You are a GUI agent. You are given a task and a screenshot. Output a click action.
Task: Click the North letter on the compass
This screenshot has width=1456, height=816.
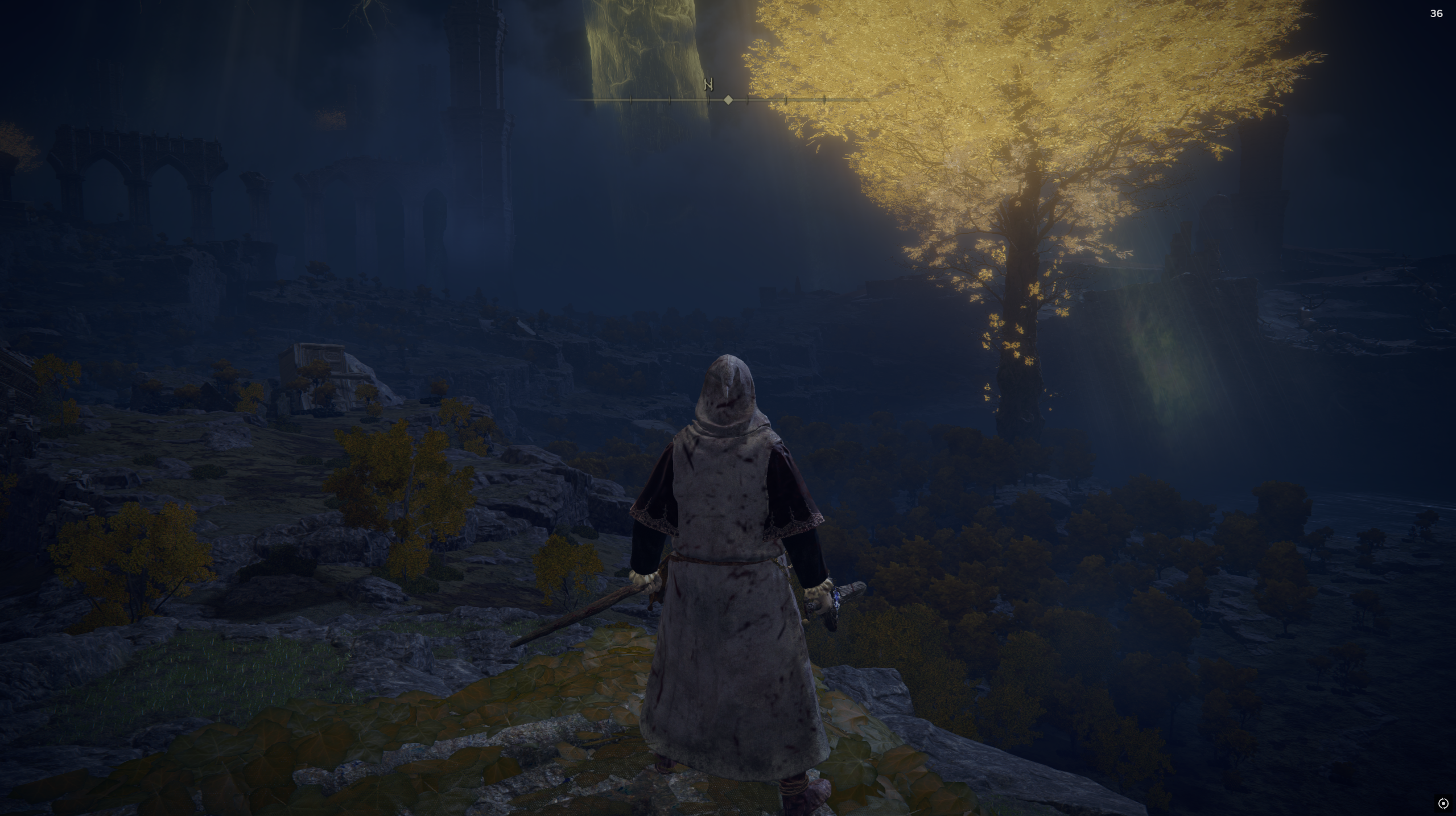click(708, 85)
